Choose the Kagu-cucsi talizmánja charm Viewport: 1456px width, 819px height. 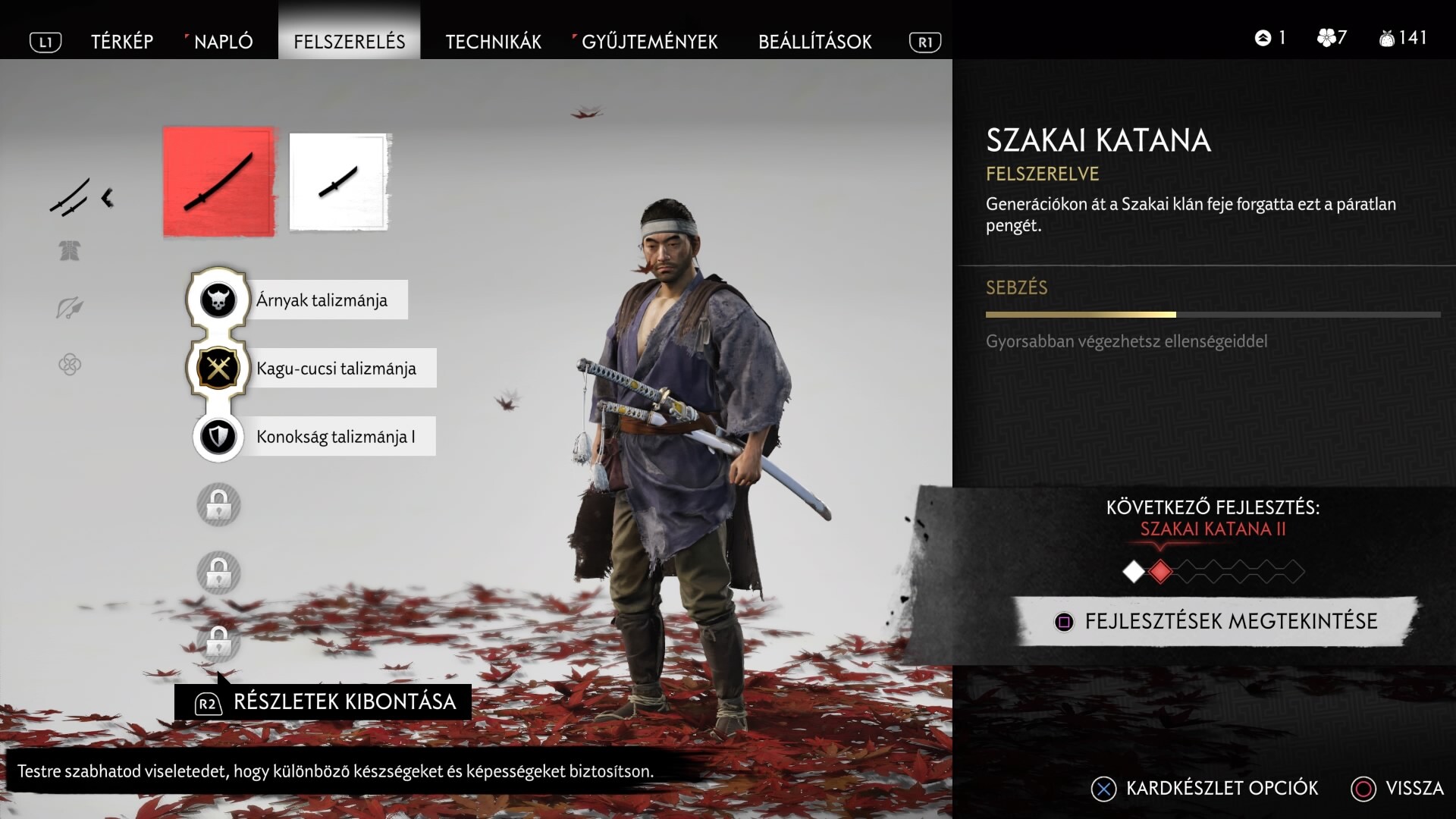tap(335, 369)
